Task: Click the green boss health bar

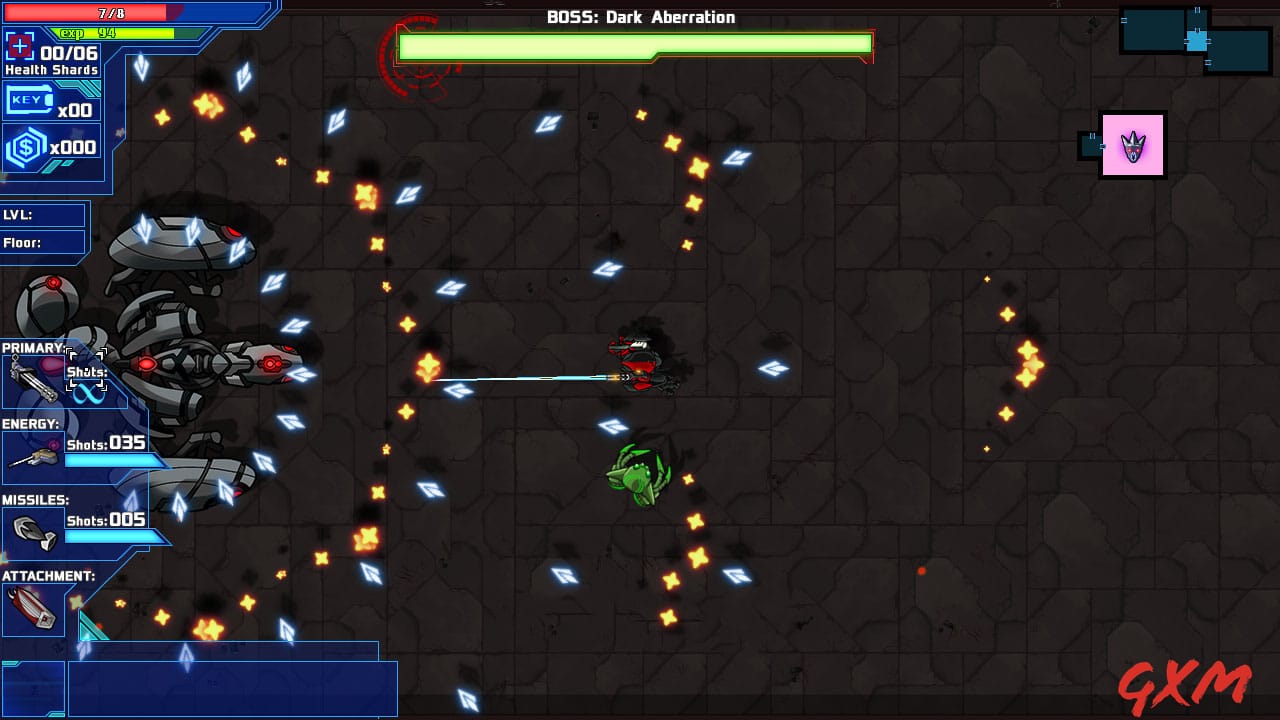Action: pyautogui.click(x=634, y=44)
